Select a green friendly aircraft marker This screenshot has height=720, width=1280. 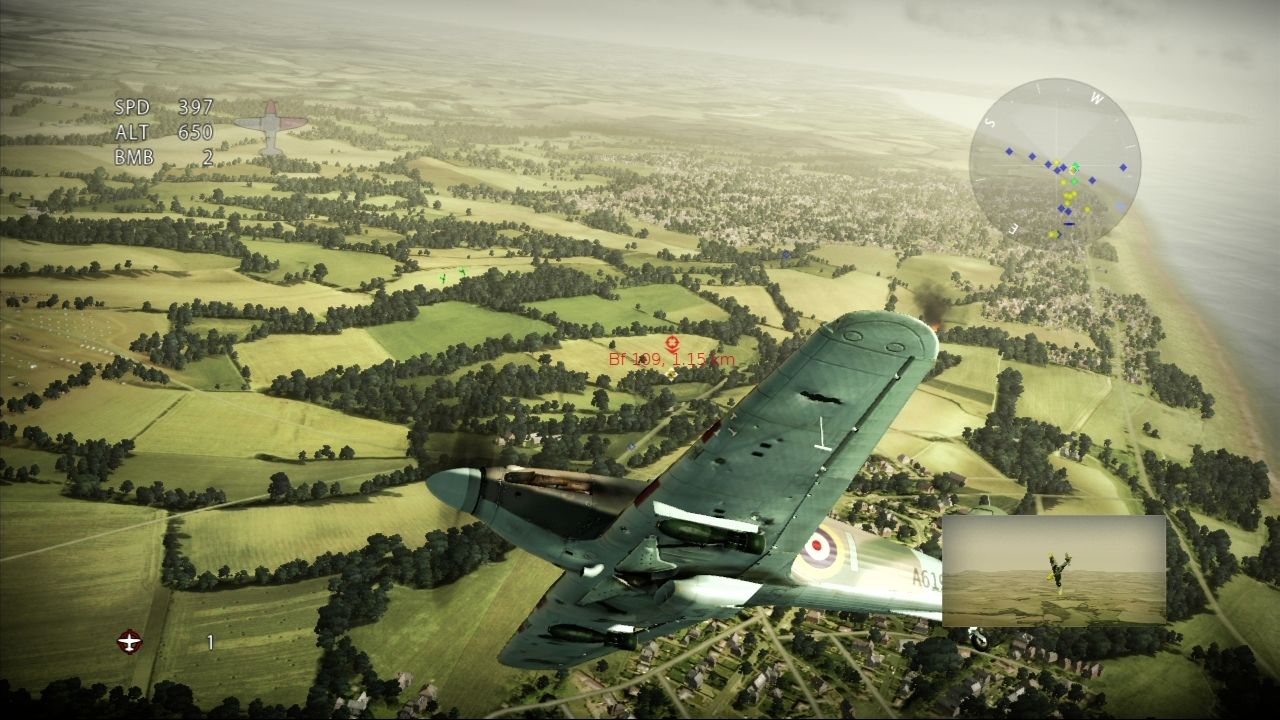click(443, 278)
